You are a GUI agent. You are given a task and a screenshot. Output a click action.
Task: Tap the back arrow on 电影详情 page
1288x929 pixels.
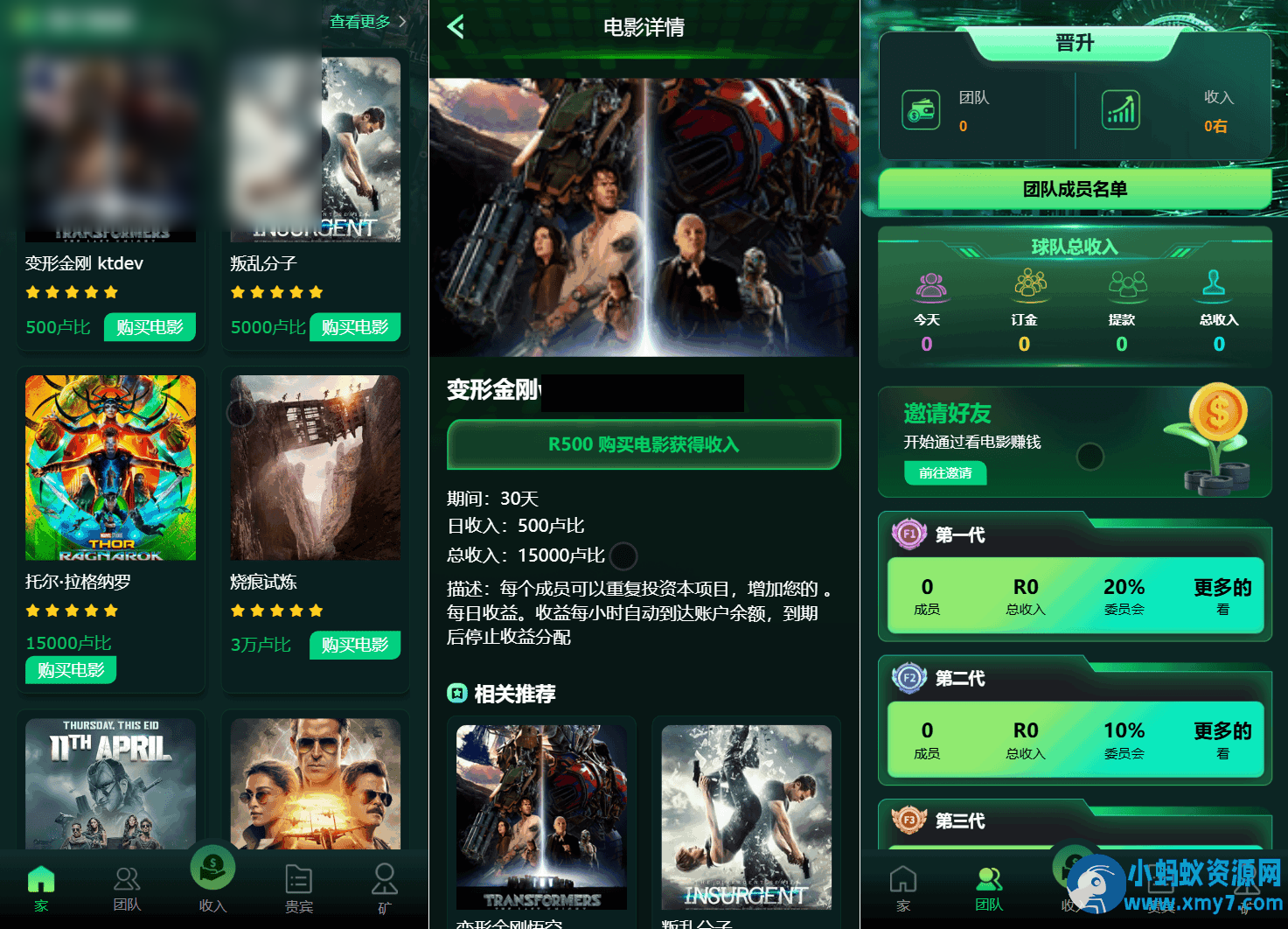tap(454, 27)
